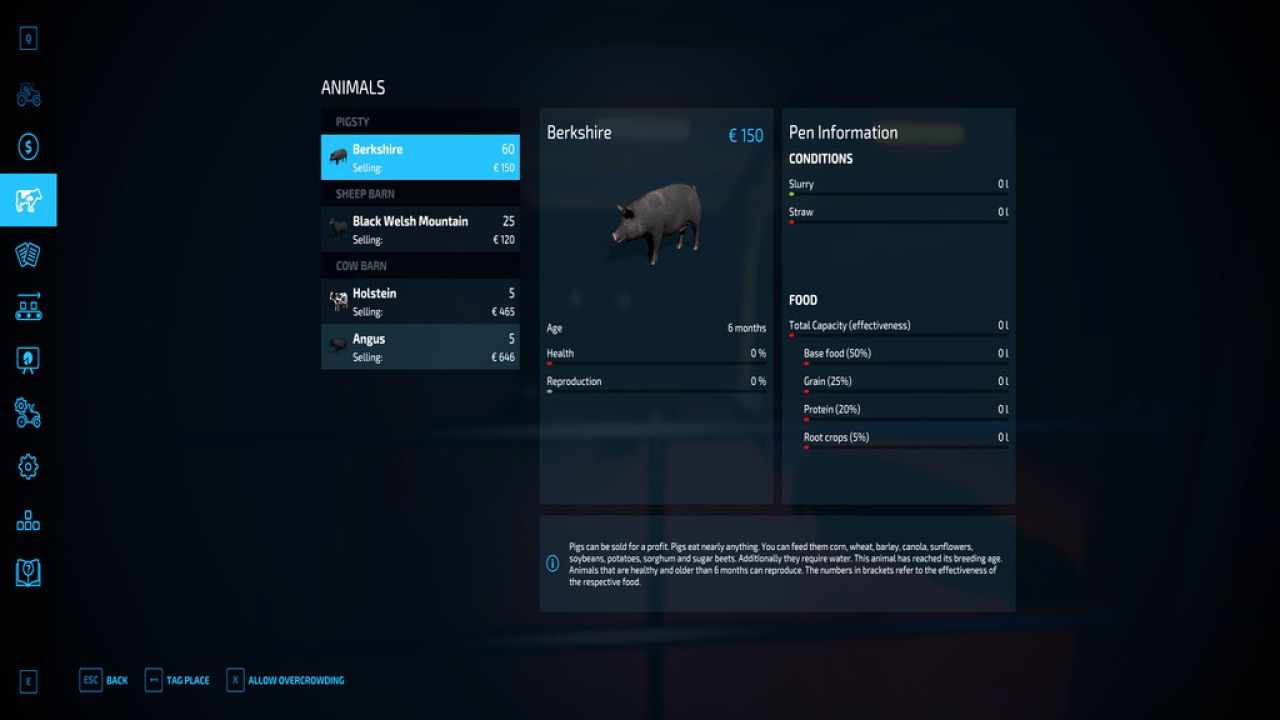
Task: Click Back to exit the Animals screen
Action: [104, 679]
